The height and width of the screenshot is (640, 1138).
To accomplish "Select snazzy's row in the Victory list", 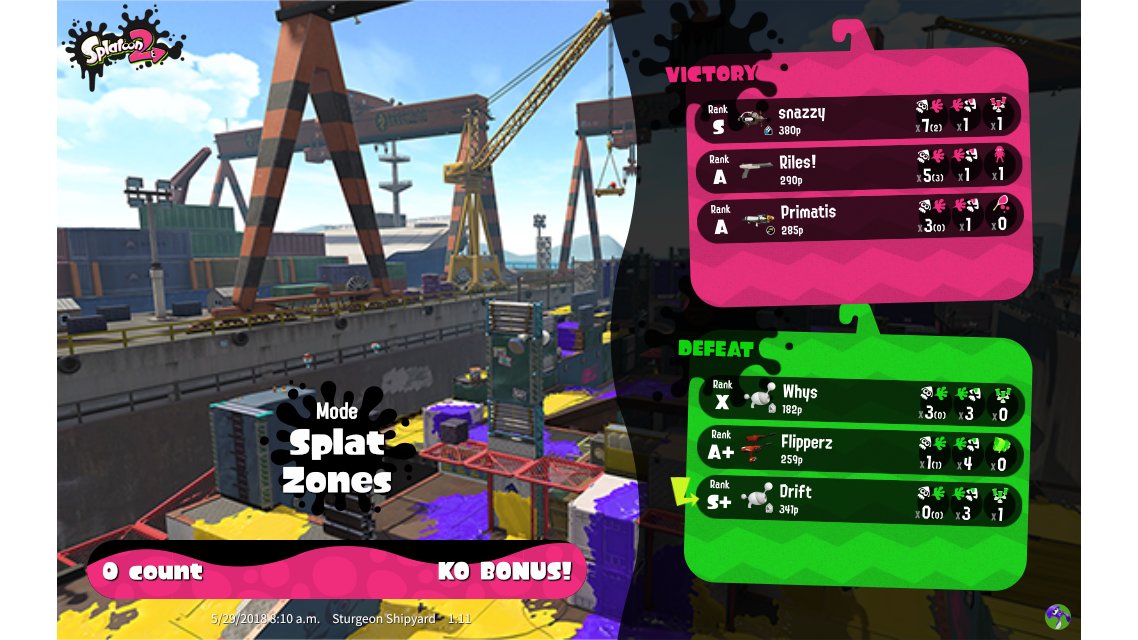I will (858, 118).
